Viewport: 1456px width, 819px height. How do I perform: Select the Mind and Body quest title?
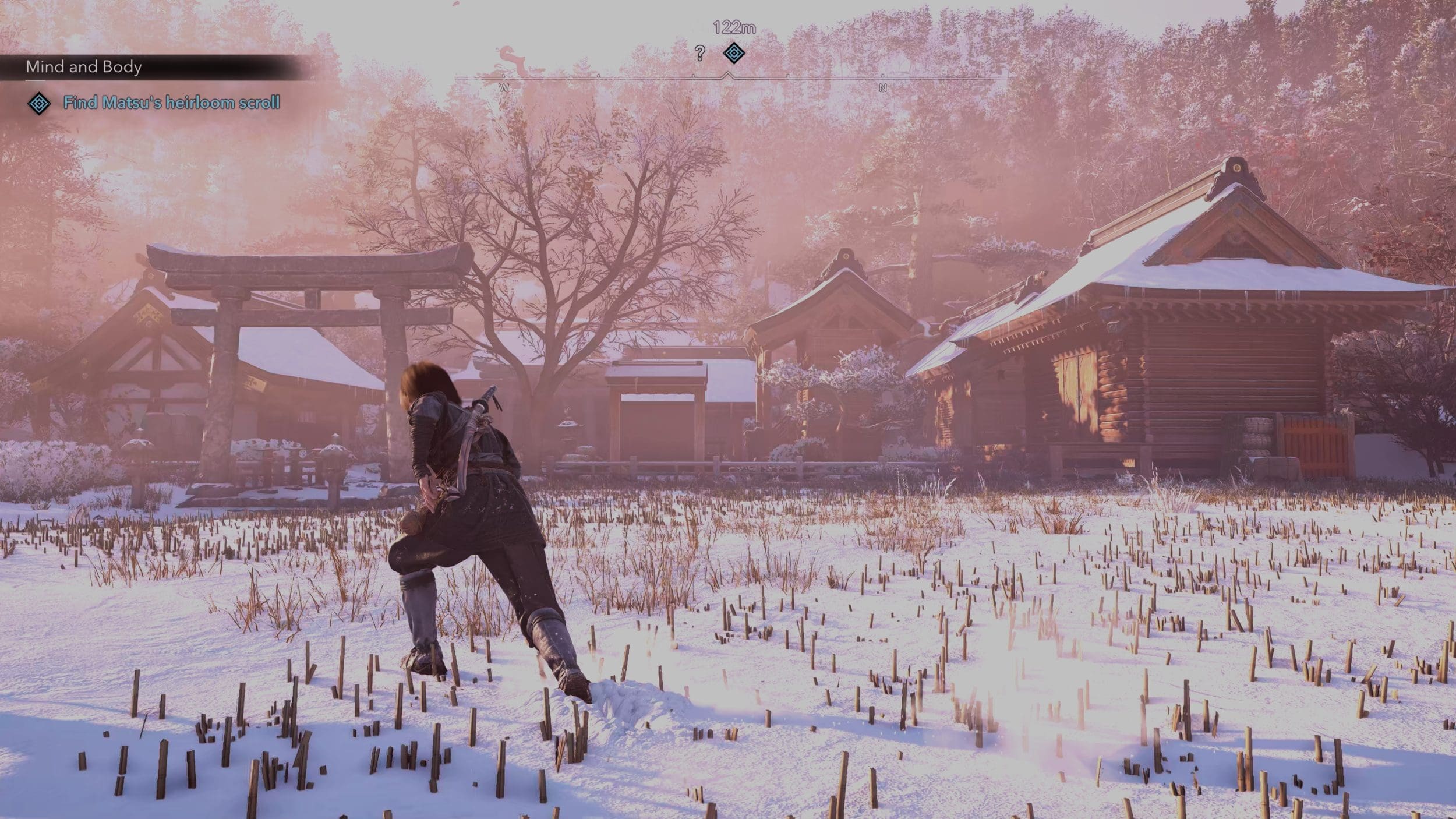coord(84,67)
